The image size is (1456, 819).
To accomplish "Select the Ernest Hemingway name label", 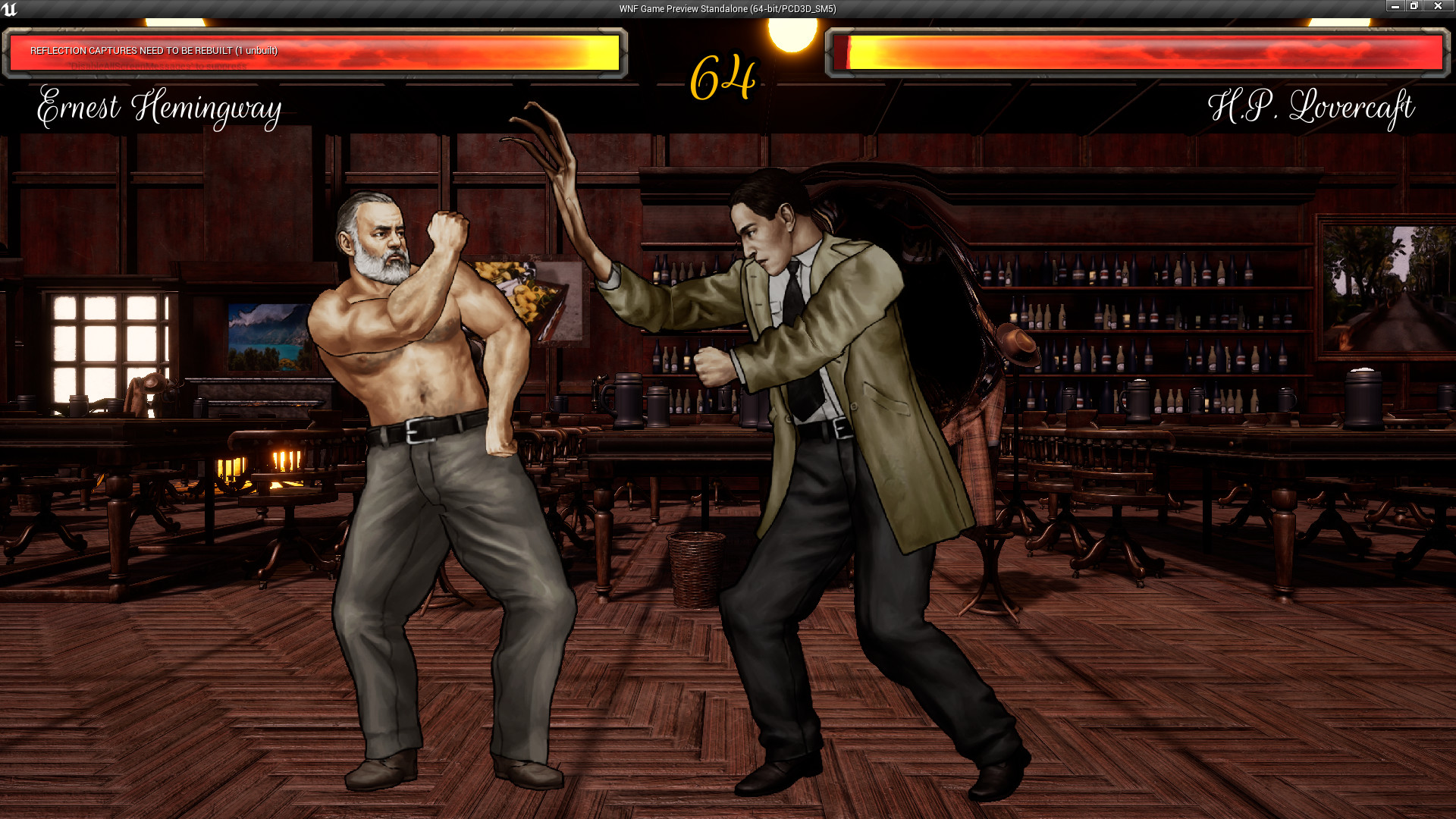I will pyautogui.click(x=158, y=110).
